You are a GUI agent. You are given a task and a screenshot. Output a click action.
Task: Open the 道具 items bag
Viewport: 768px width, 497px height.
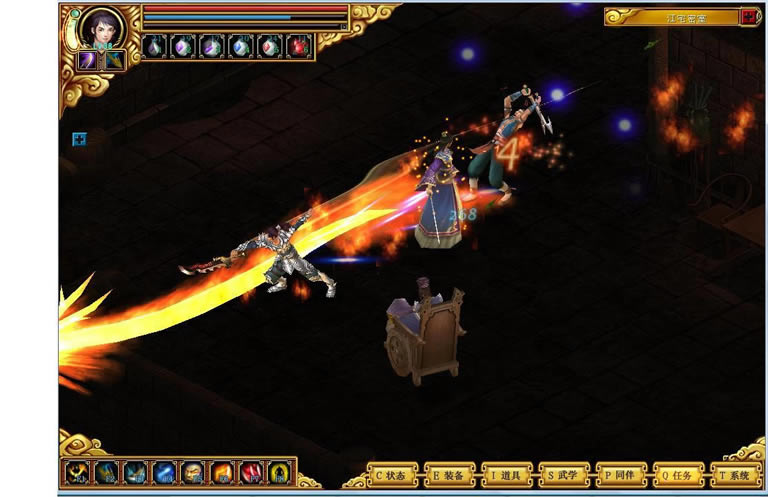[506, 474]
